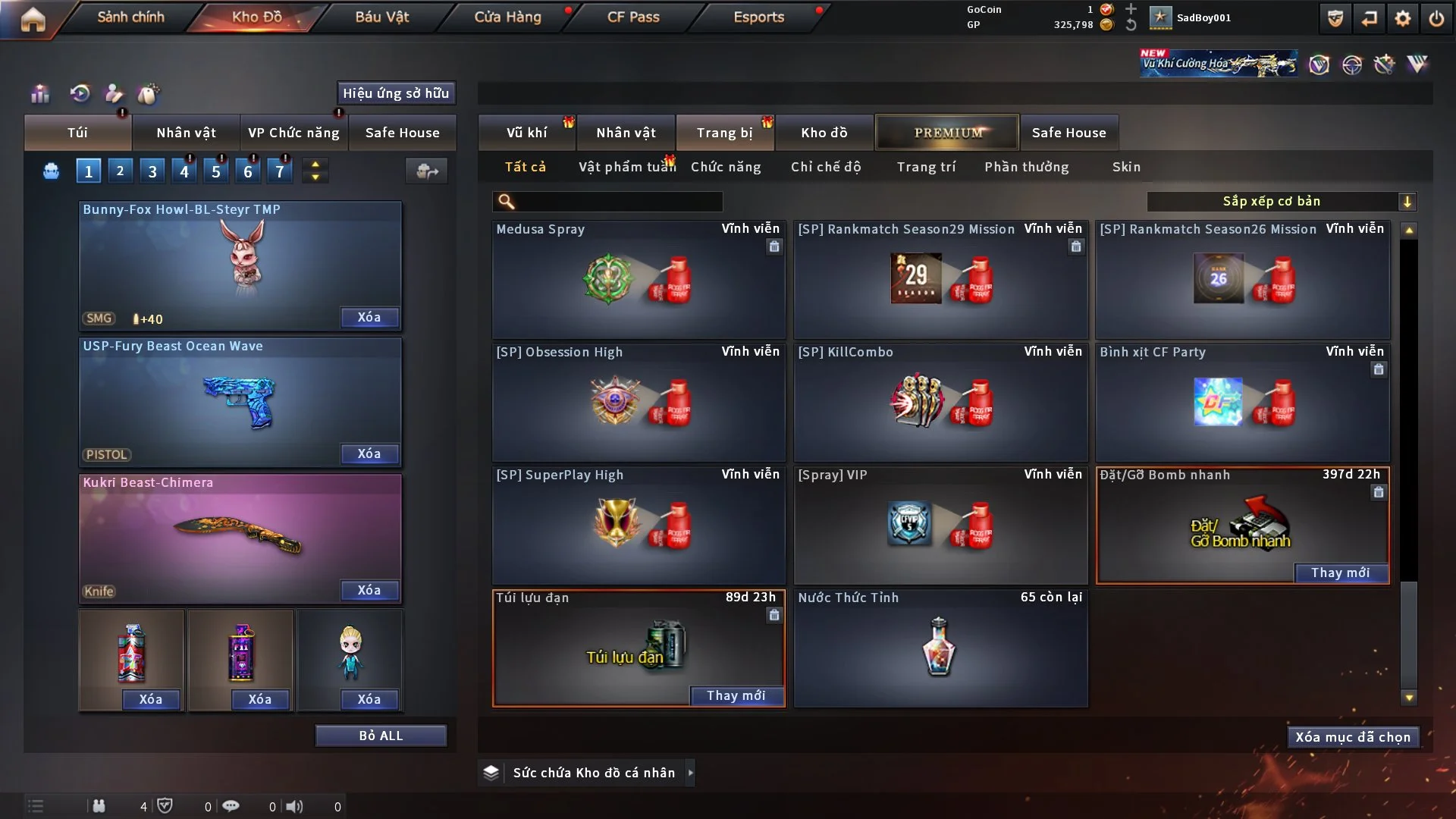Select bag preset number 3
Image resolution: width=1456 pixels, height=819 pixels.
click(152, 171)
